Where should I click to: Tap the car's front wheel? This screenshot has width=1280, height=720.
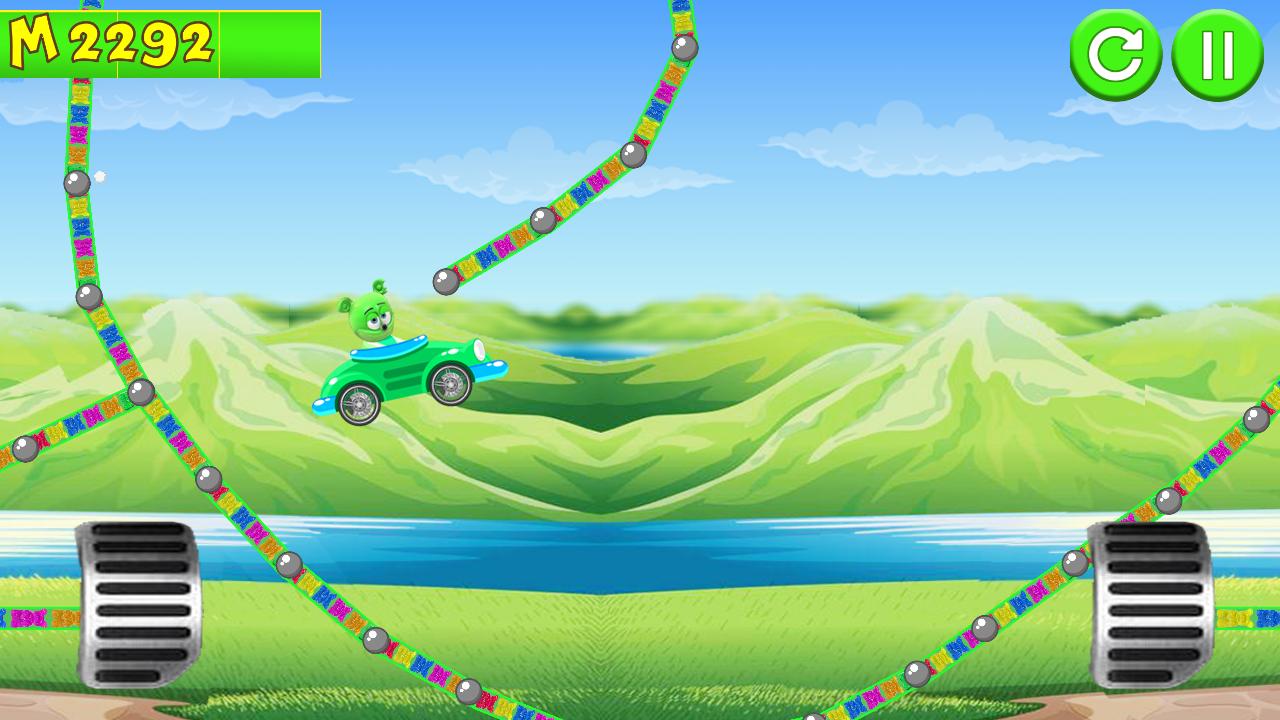[x=452, y=385]
